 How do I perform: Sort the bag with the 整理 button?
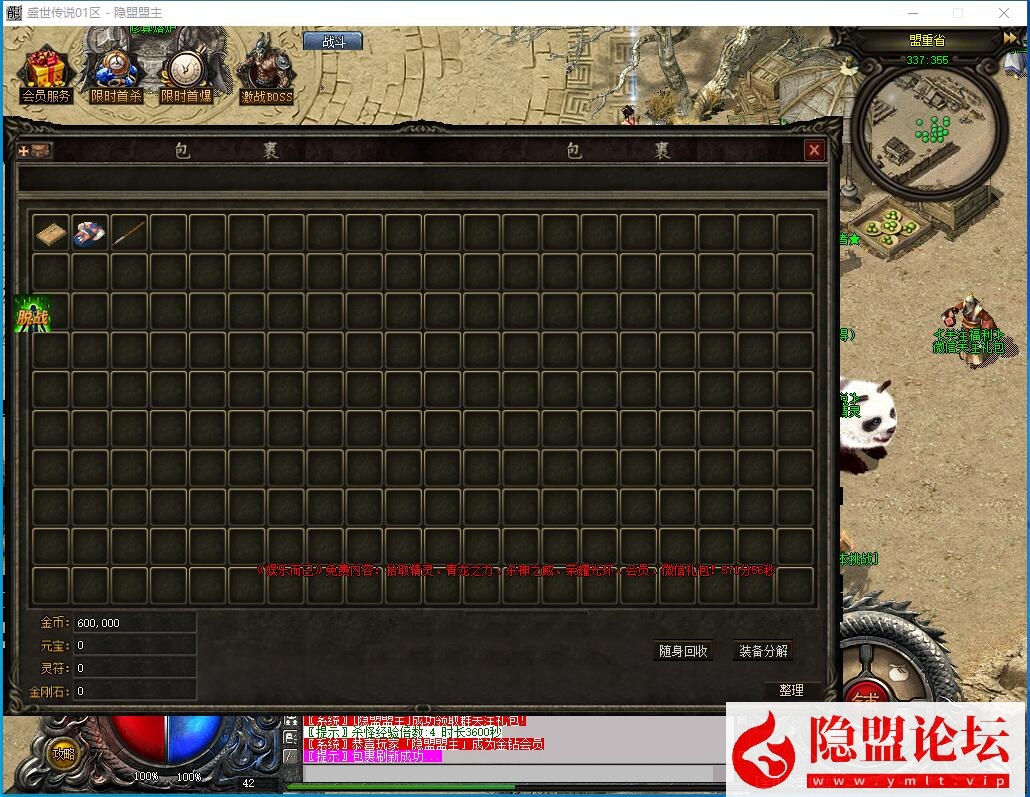point(791,690)
